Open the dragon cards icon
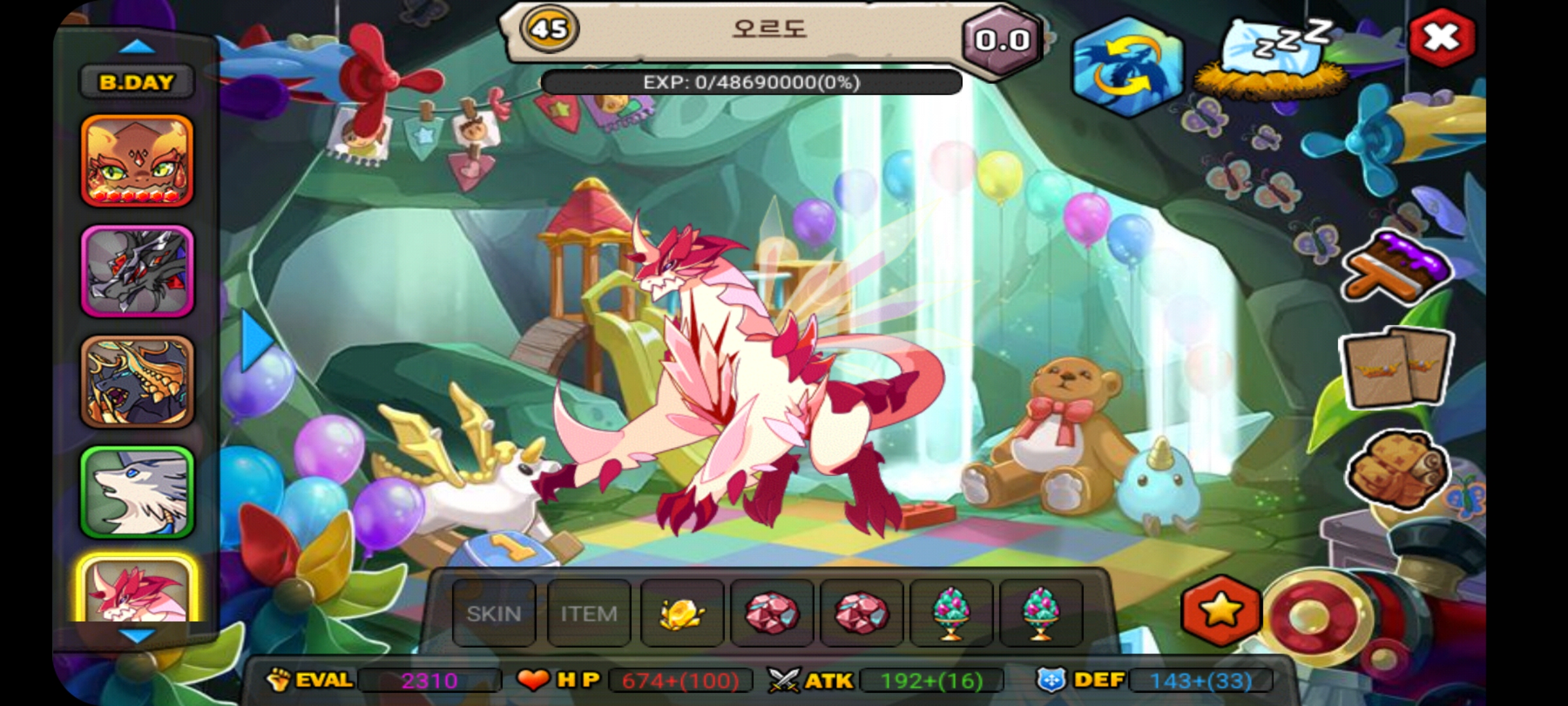This screenshot has height=706, width=1568. [x=1396, y=367]
